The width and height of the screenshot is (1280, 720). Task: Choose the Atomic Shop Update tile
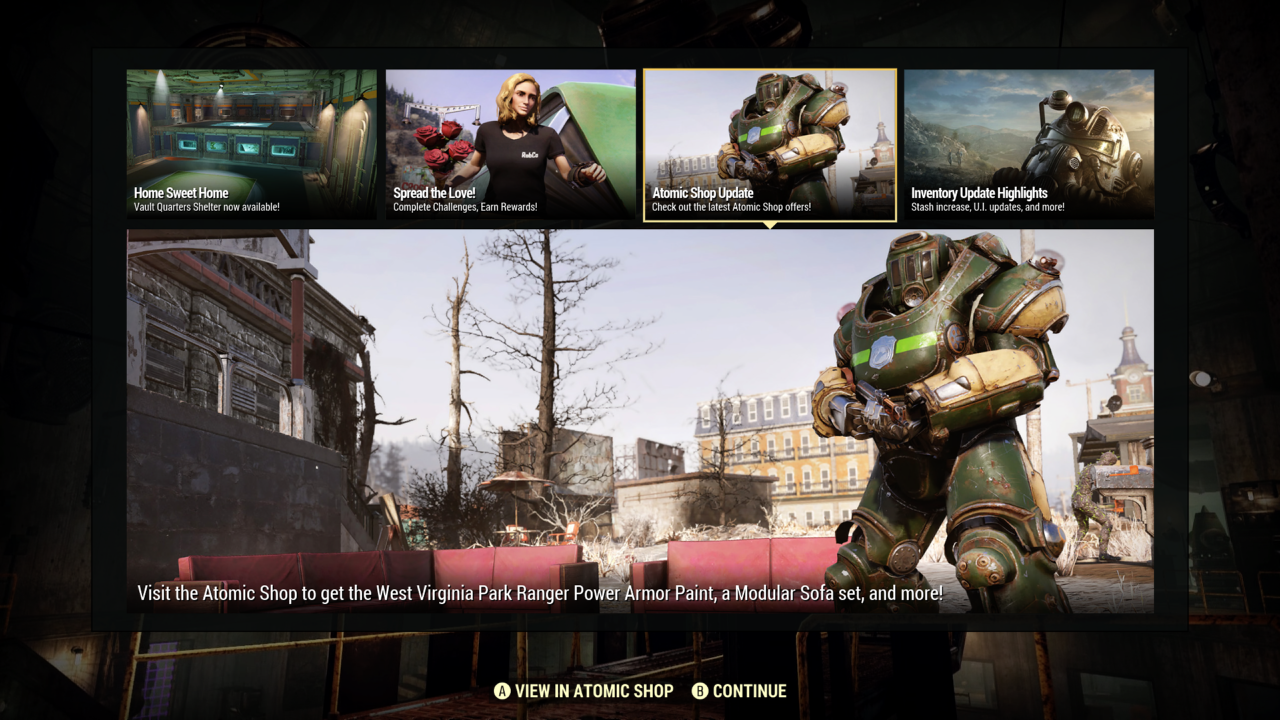770,144
